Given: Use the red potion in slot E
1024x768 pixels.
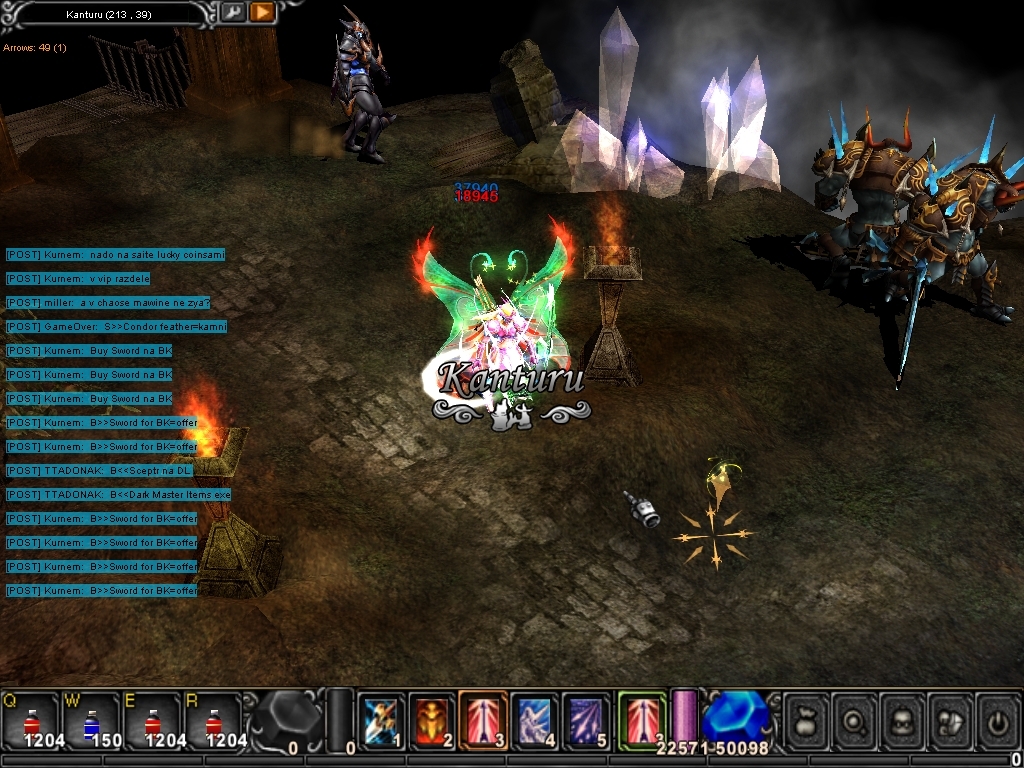Looking at the screenshot, I should (x=152, y=720).
